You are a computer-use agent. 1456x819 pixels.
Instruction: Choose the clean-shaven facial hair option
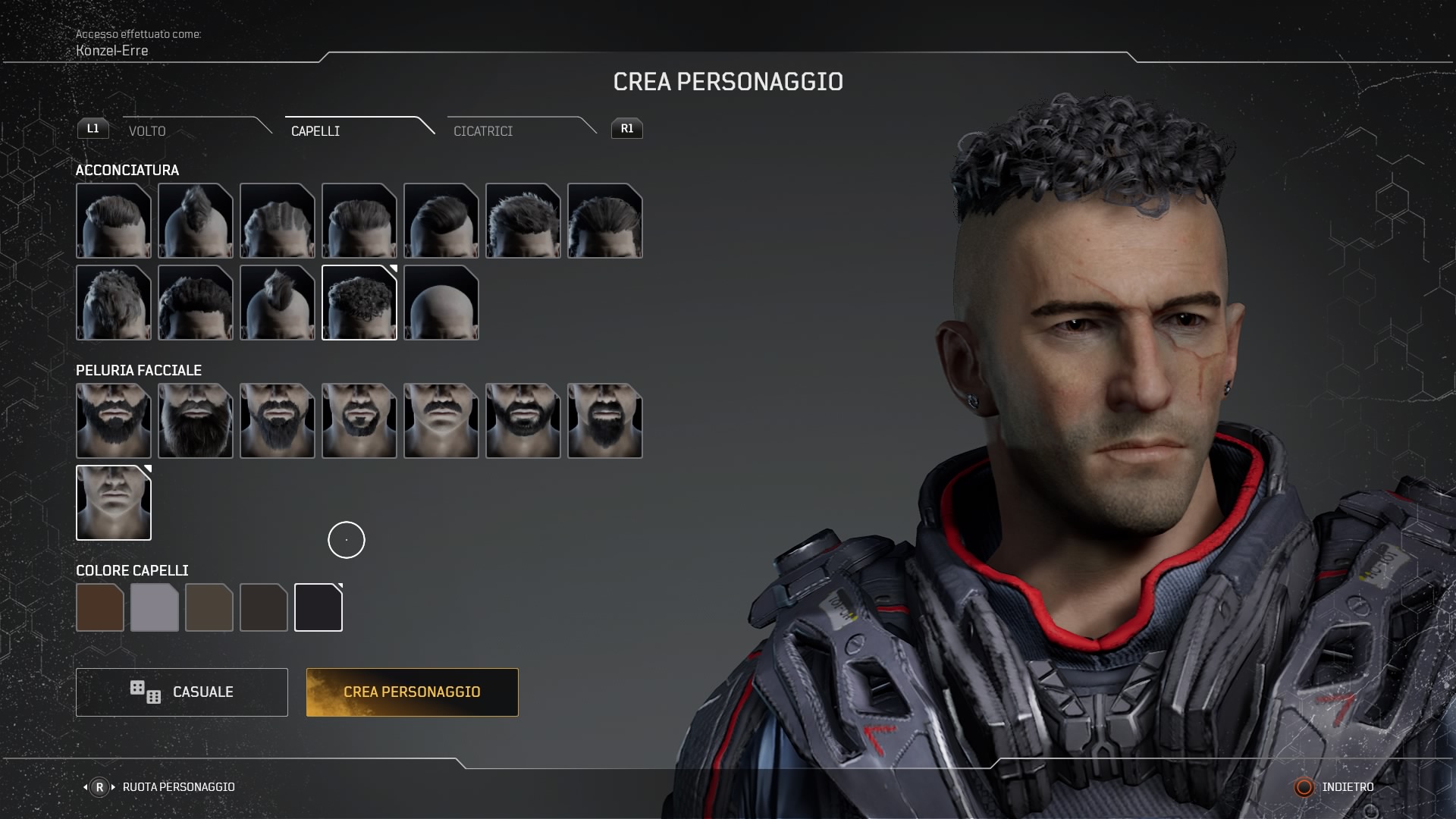pyautogui.click(x=114, y=503)
